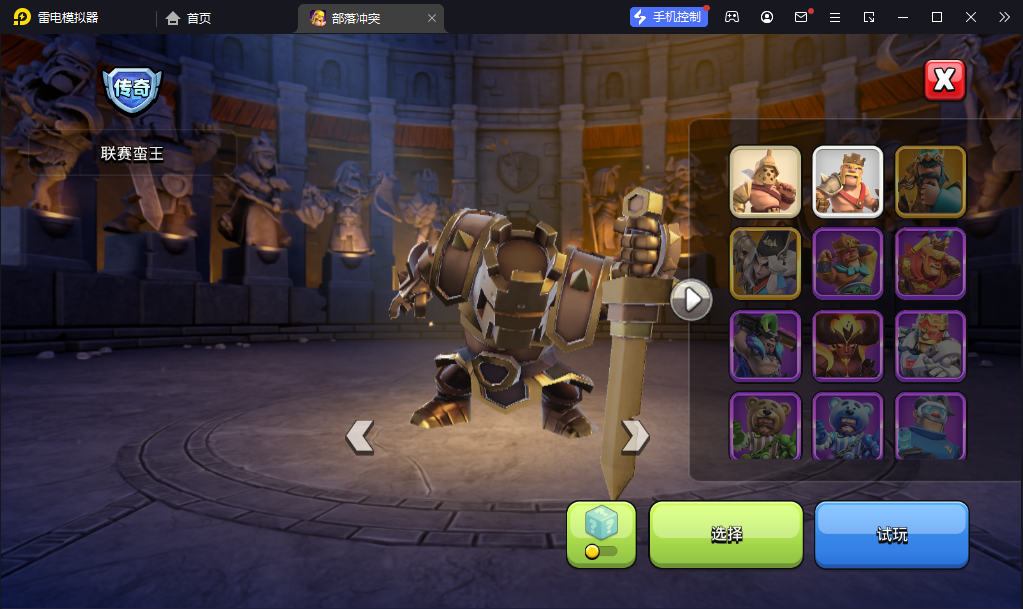Screen dimensions: 1023x609
Task: Choose the pirate hat king skin
Action: [765, 263]
